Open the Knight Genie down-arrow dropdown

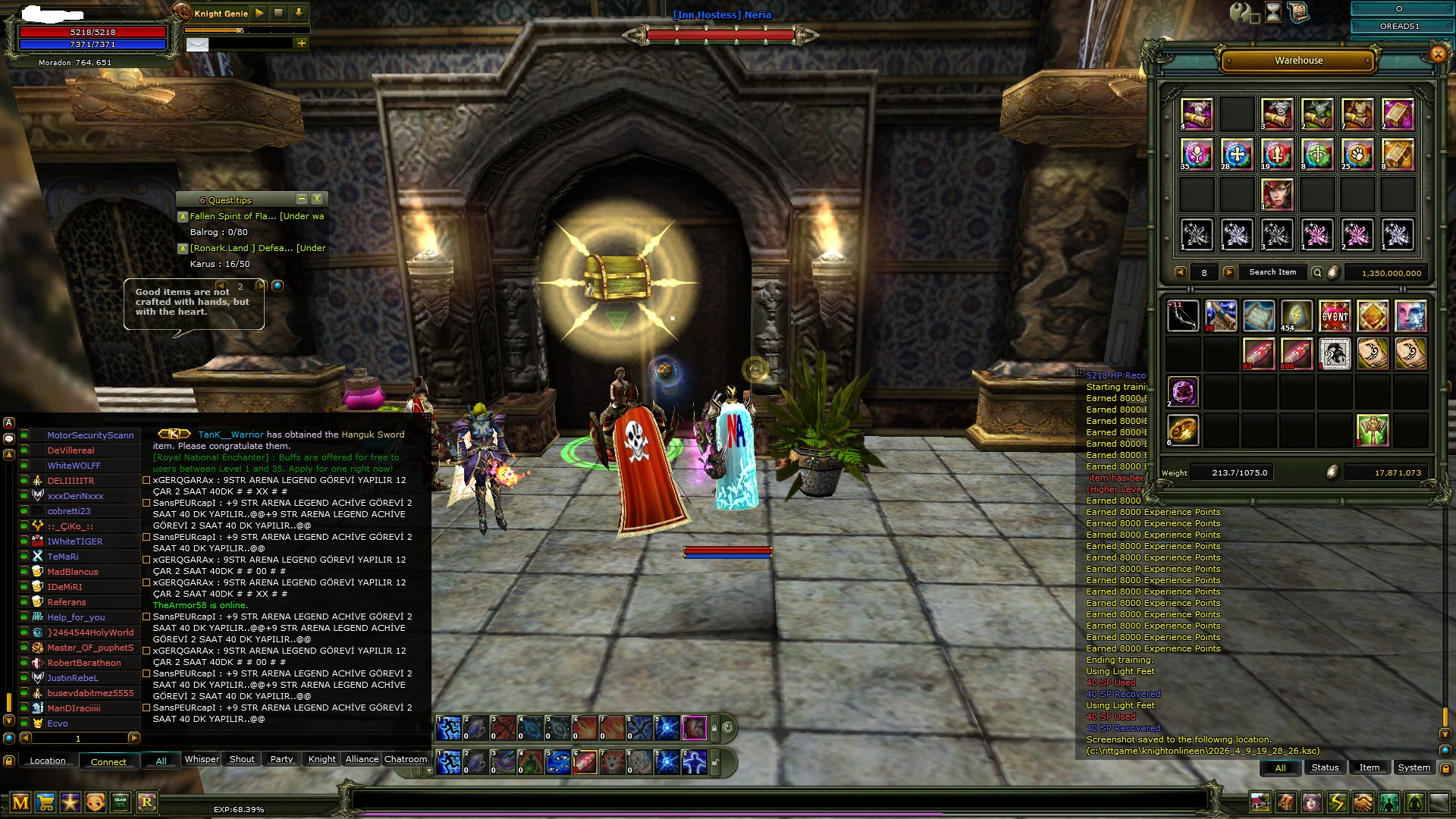click(298, 13)
